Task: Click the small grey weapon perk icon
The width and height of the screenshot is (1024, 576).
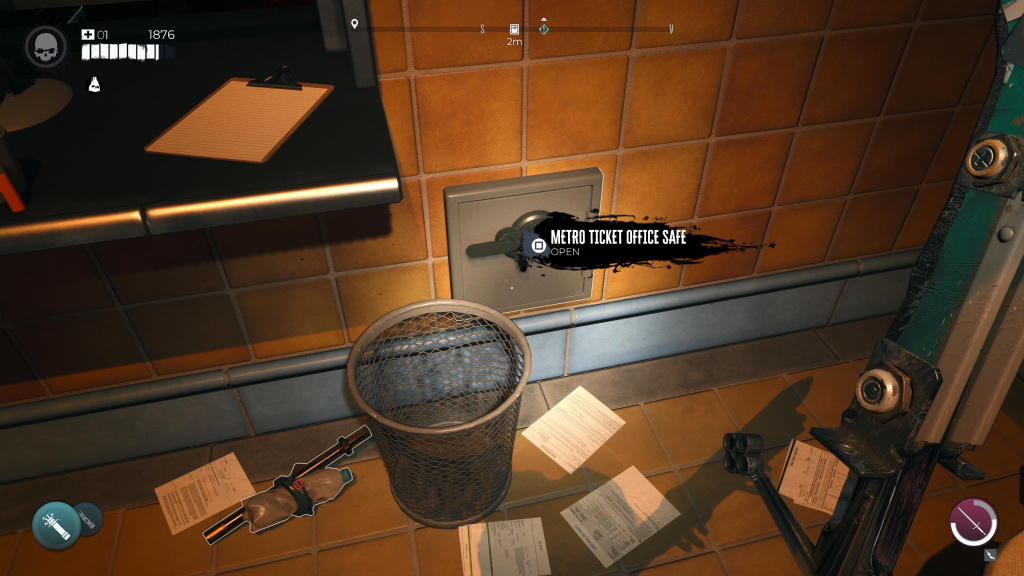Action: point(990,553)
